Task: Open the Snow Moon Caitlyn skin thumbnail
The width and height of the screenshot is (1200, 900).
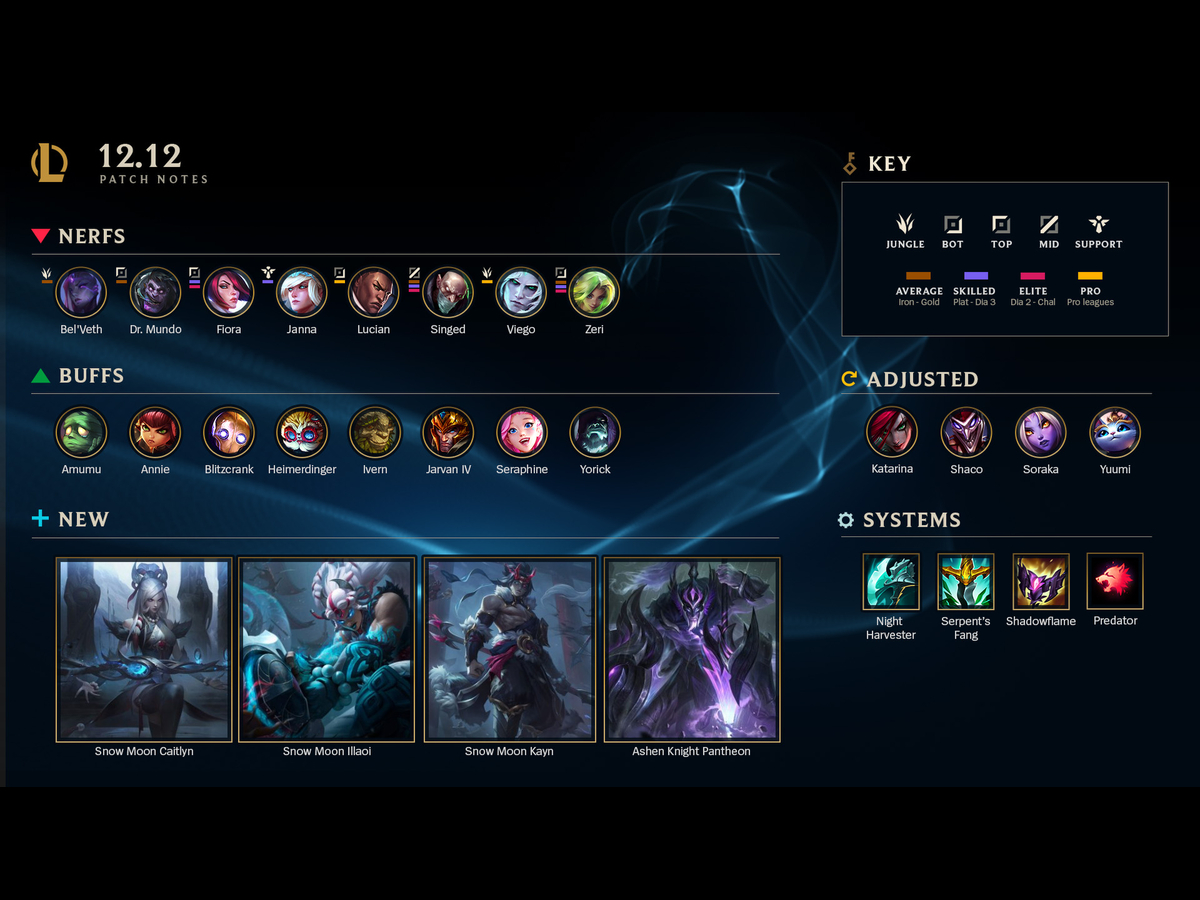Action: (x=144, y=649)
